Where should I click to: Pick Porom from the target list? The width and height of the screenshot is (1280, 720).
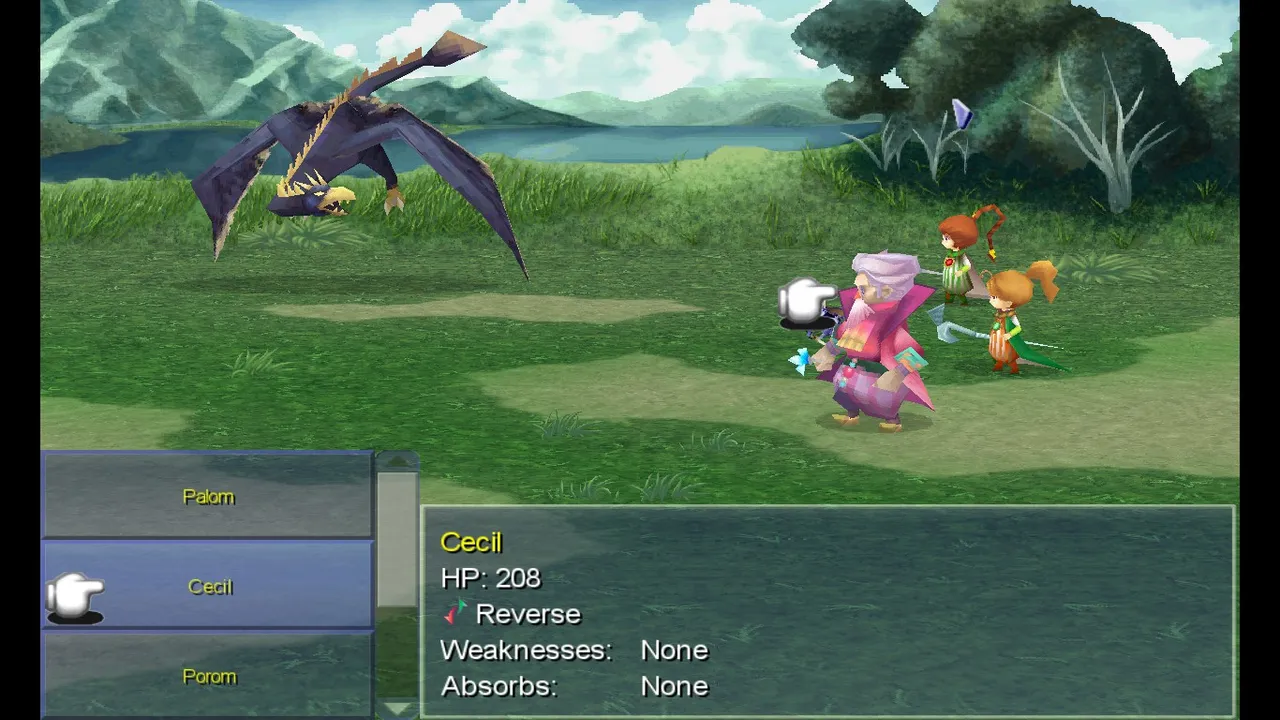click(x=208, y=676)
